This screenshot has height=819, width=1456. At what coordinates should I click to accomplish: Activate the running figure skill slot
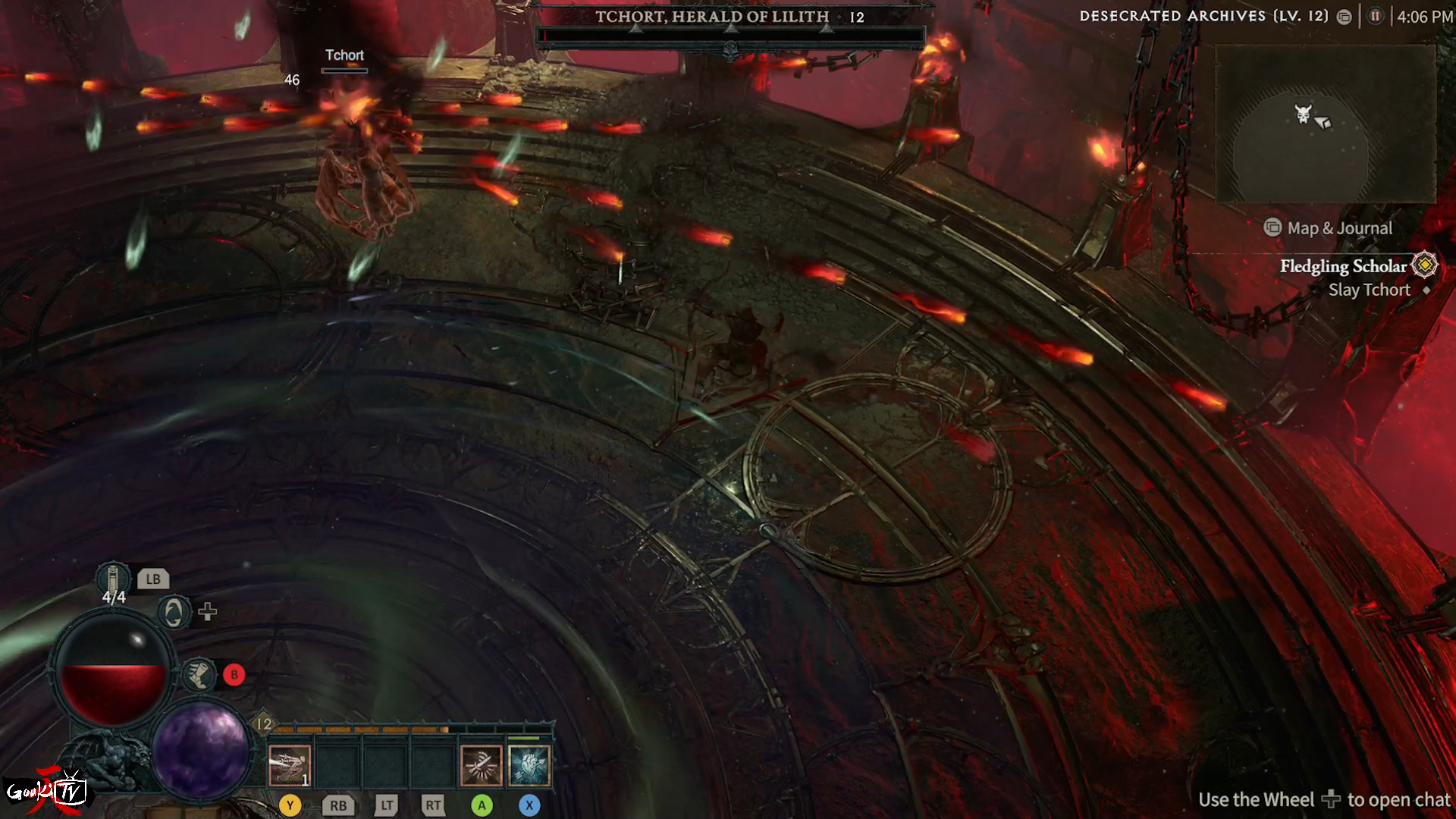pos(289,765)
